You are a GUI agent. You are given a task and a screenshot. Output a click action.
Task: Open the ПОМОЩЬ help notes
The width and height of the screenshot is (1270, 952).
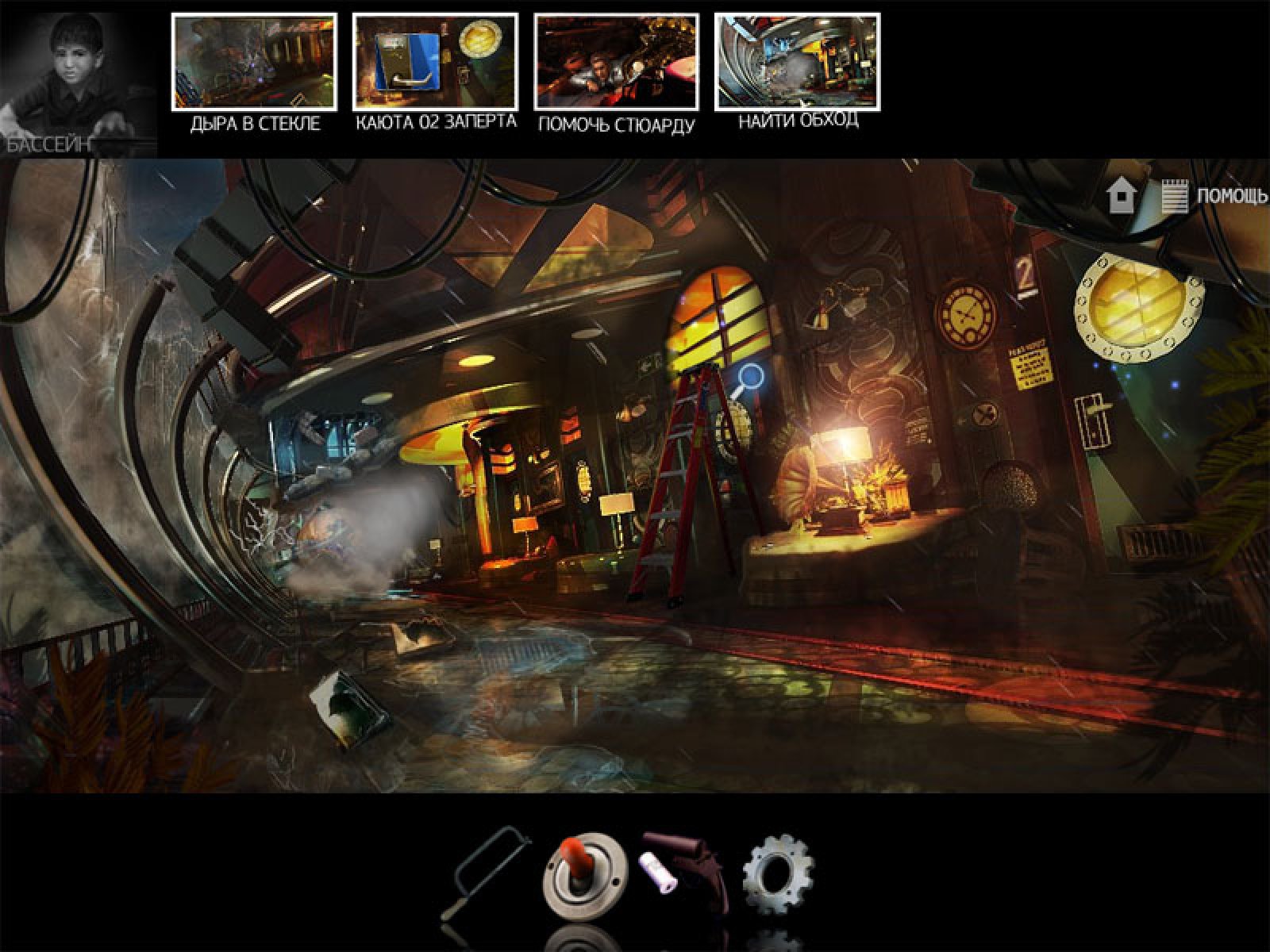(1214, 195)
